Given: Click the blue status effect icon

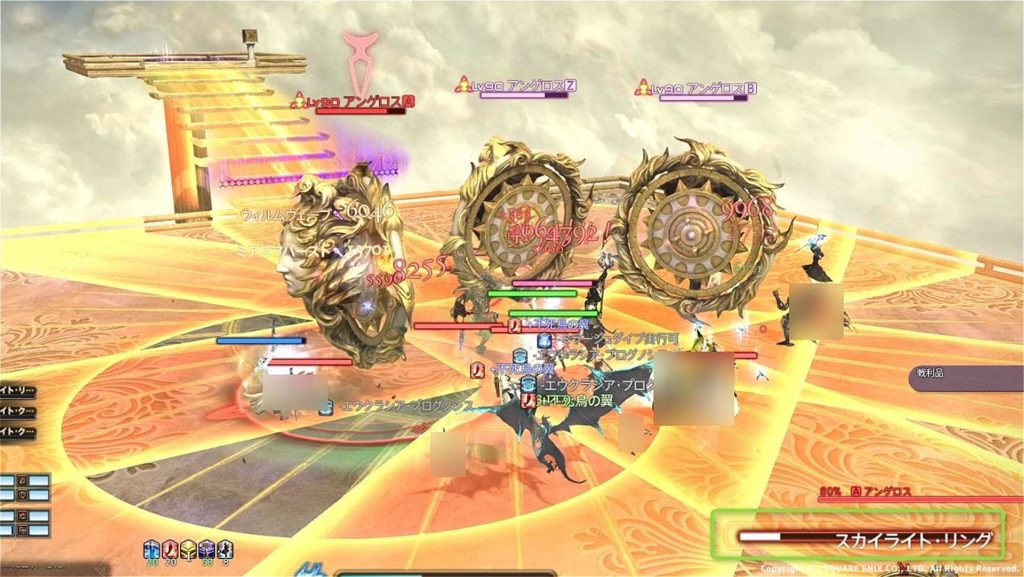Looking at the screenshot, I should click(x=152, y=548).
